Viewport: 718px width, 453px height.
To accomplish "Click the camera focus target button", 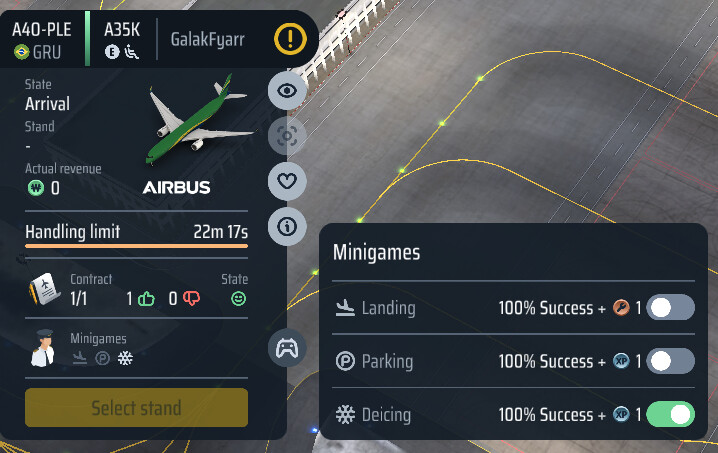I will (x=288, y=136).
